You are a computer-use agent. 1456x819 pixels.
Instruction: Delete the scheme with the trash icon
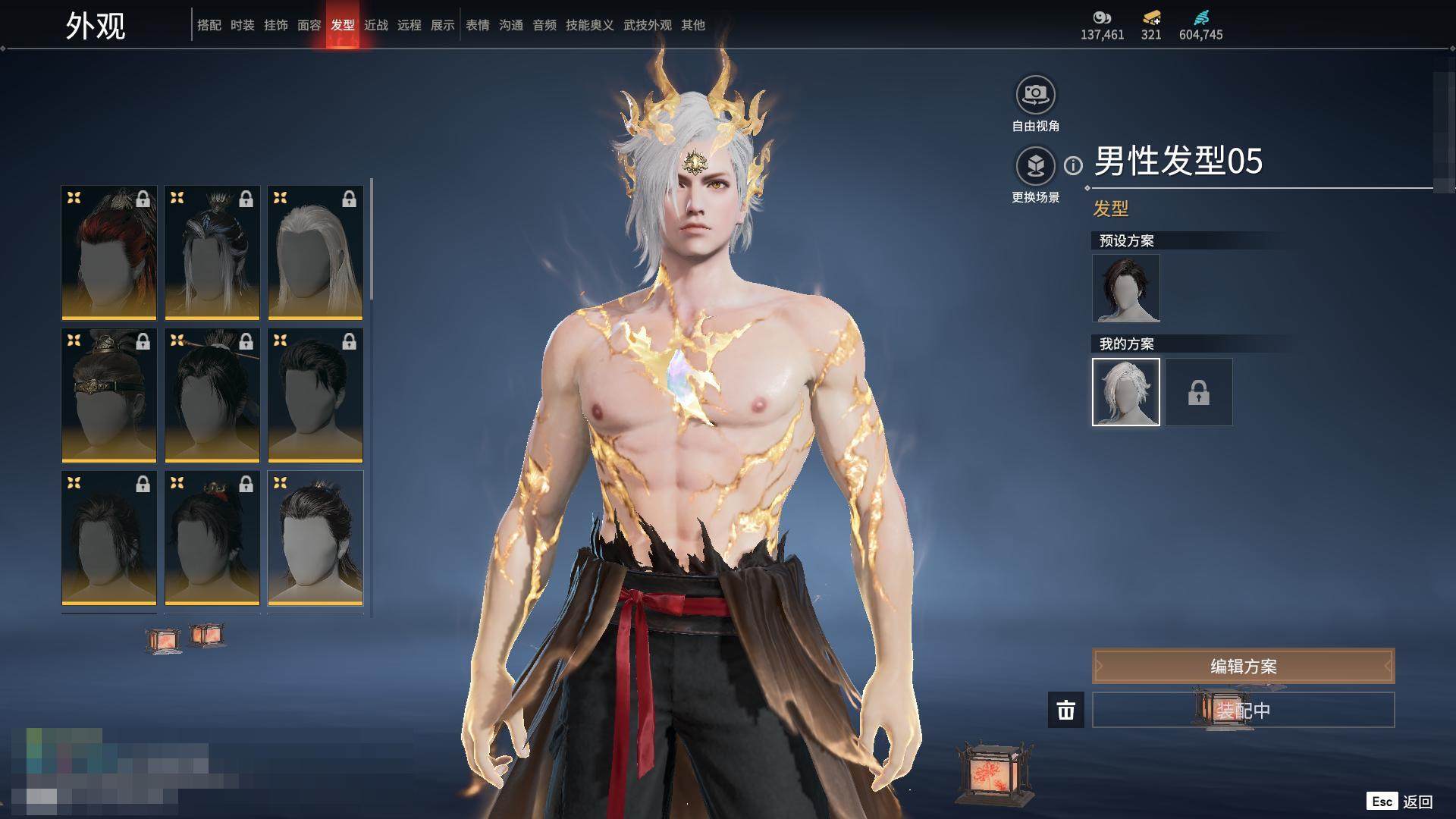point(1065,711)
